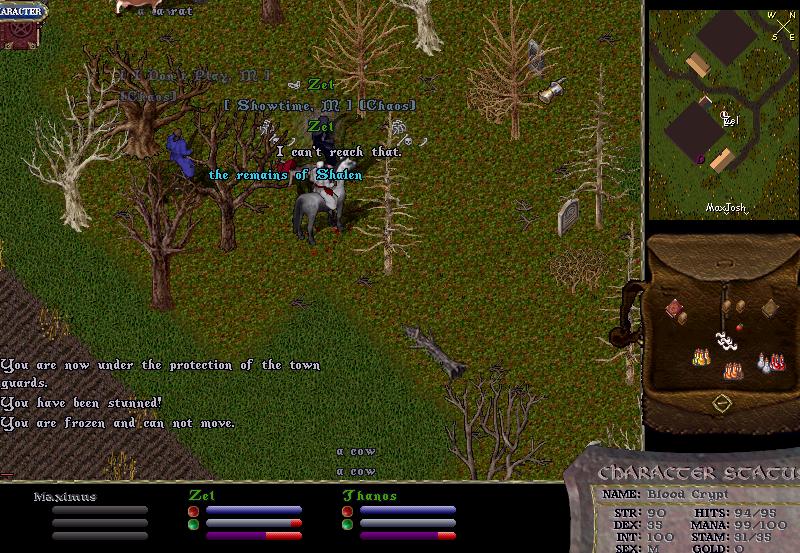Choose the yellow potion stack
The width and height of the screenshot is (800, 553).
(700, 356)
